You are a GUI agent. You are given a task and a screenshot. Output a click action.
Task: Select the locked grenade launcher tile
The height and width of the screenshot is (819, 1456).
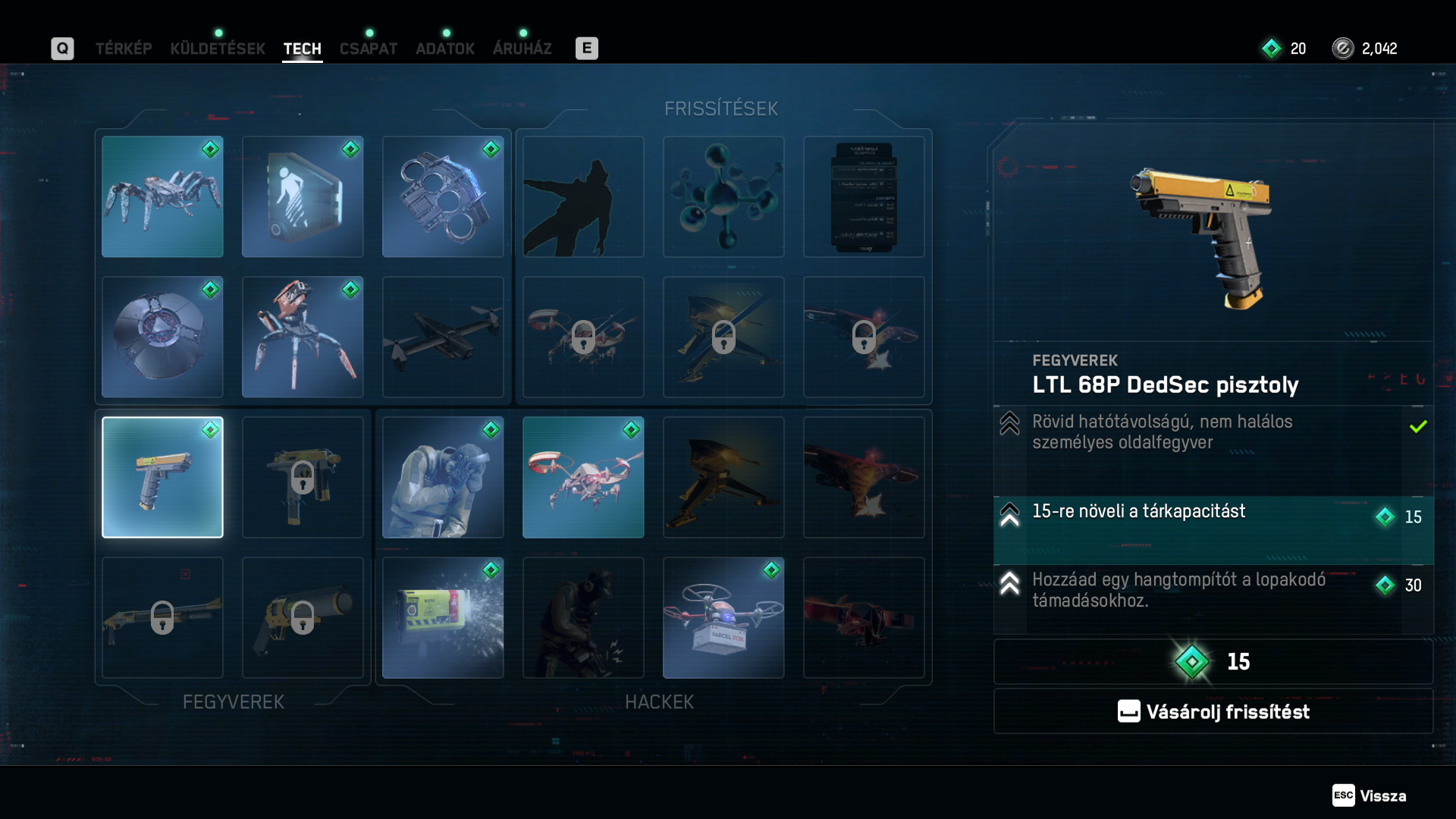click(x=303, y=617)
